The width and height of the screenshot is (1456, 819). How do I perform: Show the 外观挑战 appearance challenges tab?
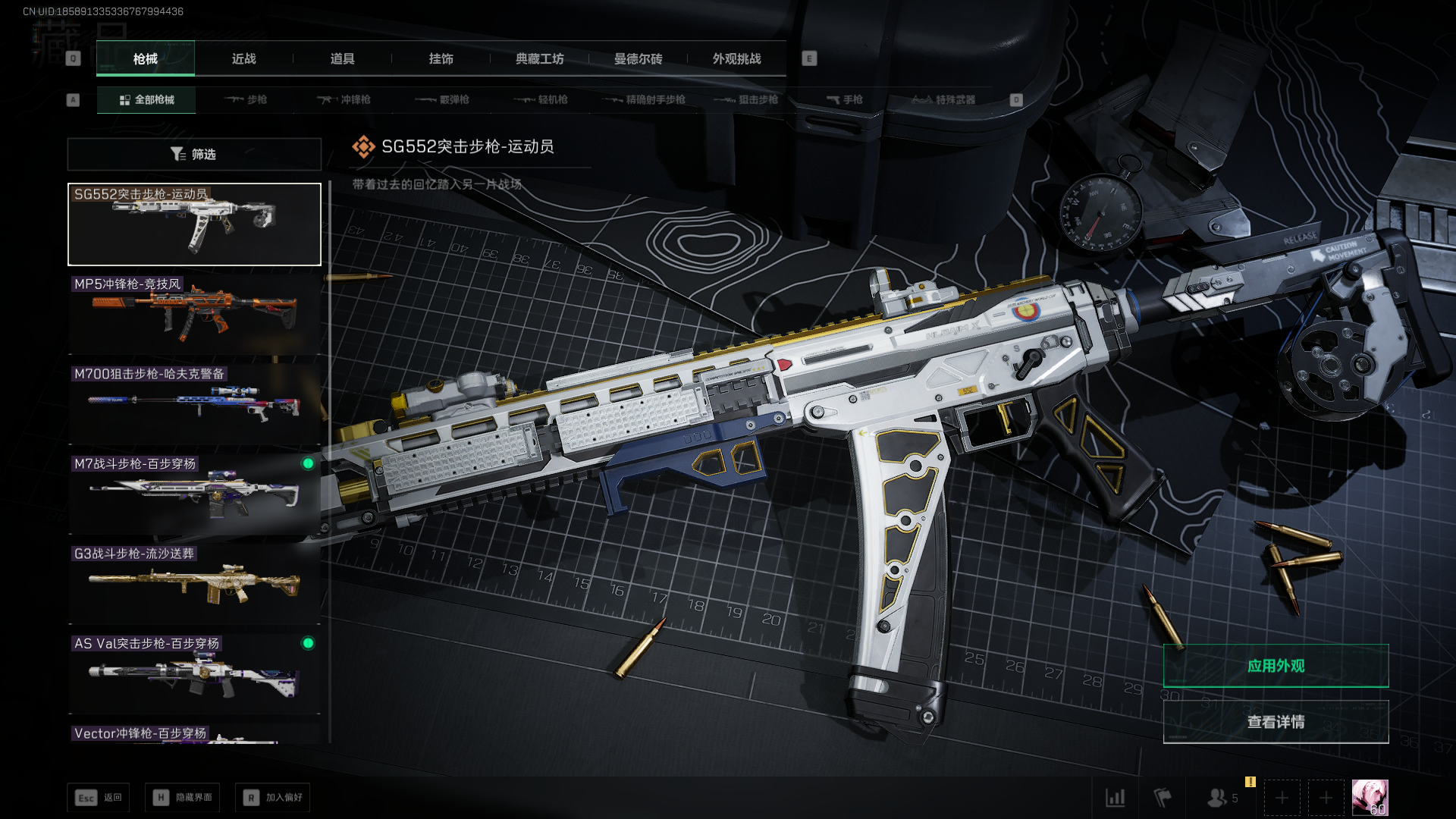click(736, 58)
